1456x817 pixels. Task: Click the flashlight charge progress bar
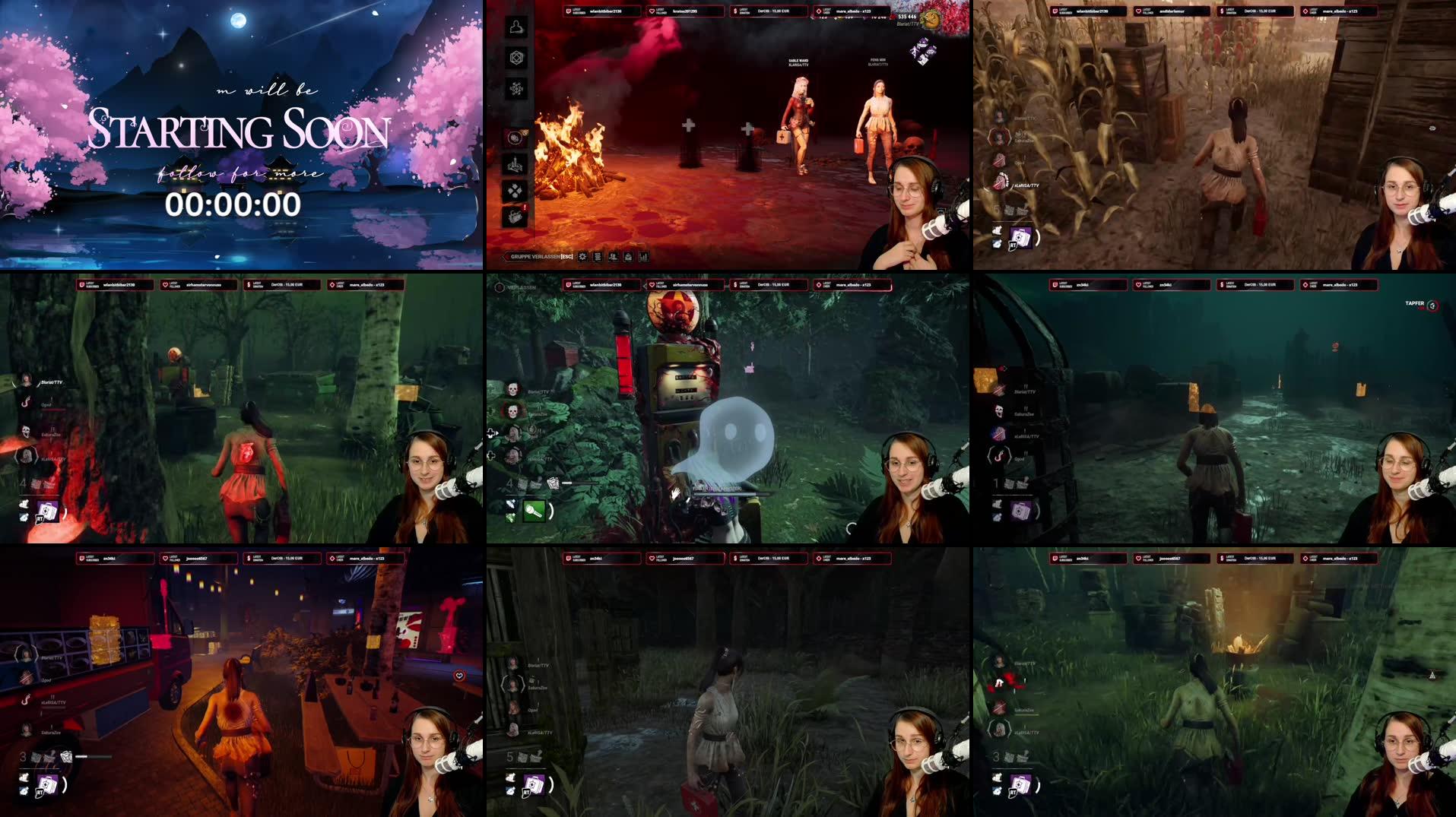(x=567, y=482)
